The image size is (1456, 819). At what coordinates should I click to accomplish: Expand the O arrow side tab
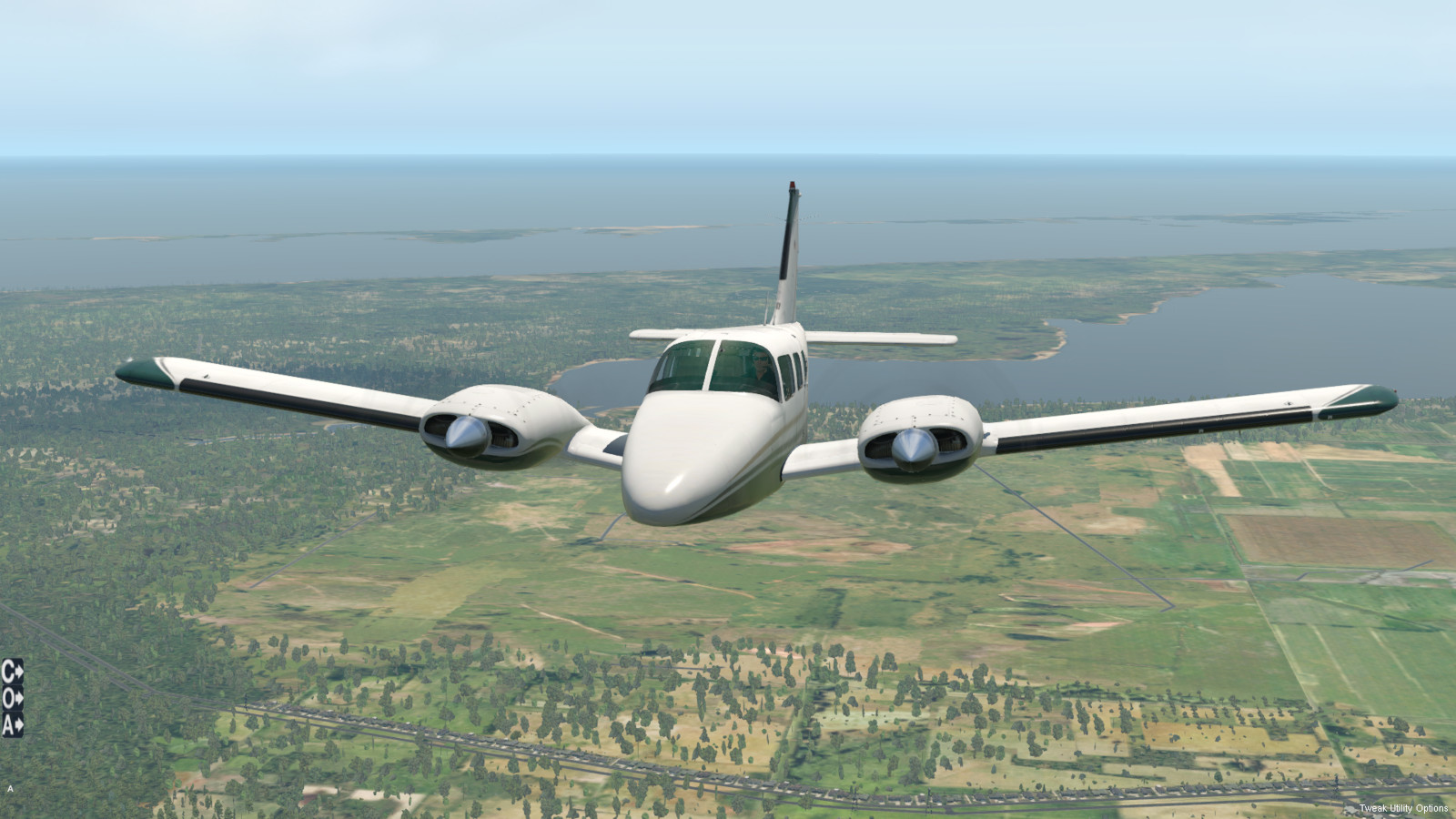[12, 698]
